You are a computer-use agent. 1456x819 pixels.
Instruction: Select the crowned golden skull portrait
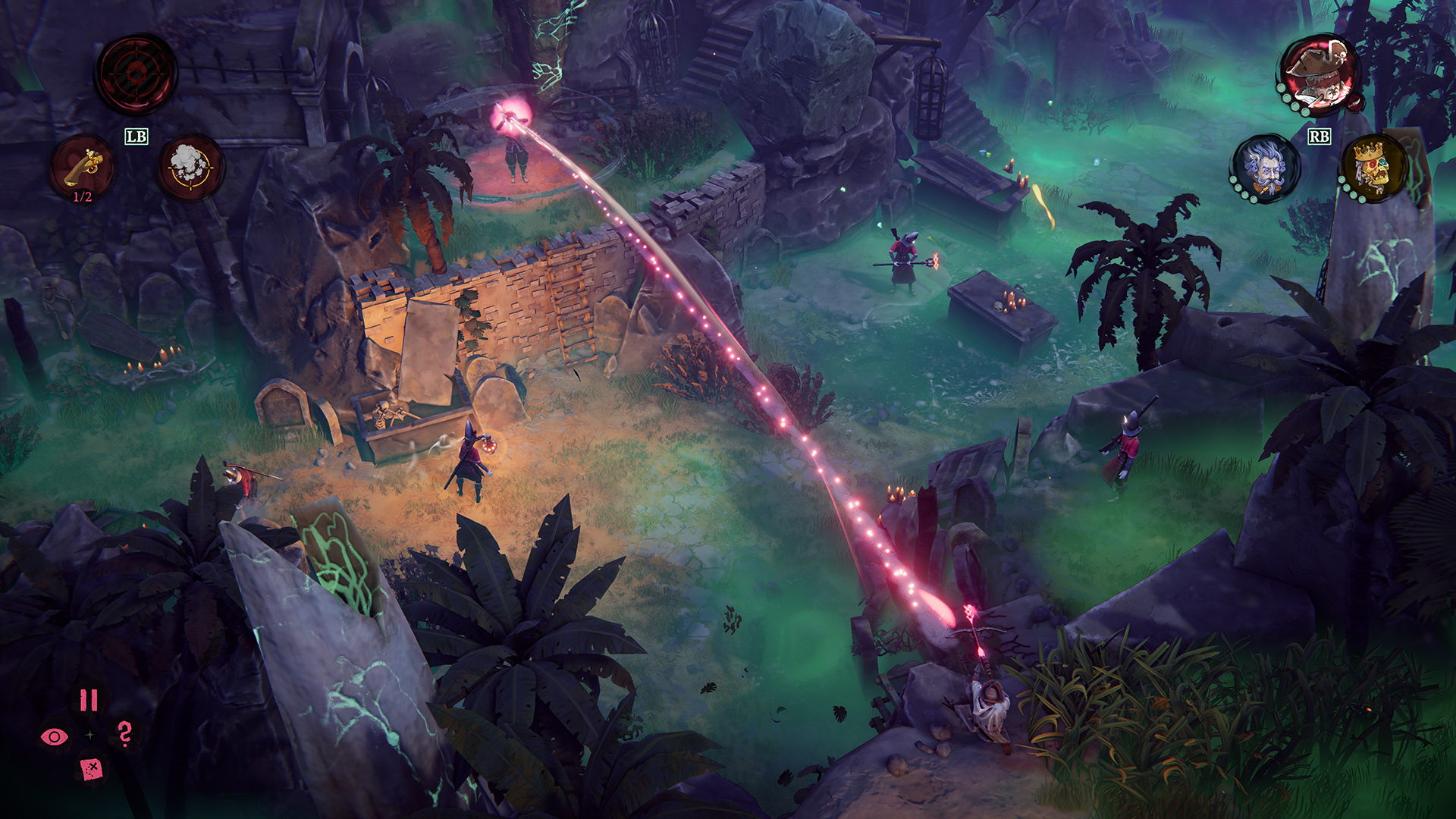(x=1374, y=168)
